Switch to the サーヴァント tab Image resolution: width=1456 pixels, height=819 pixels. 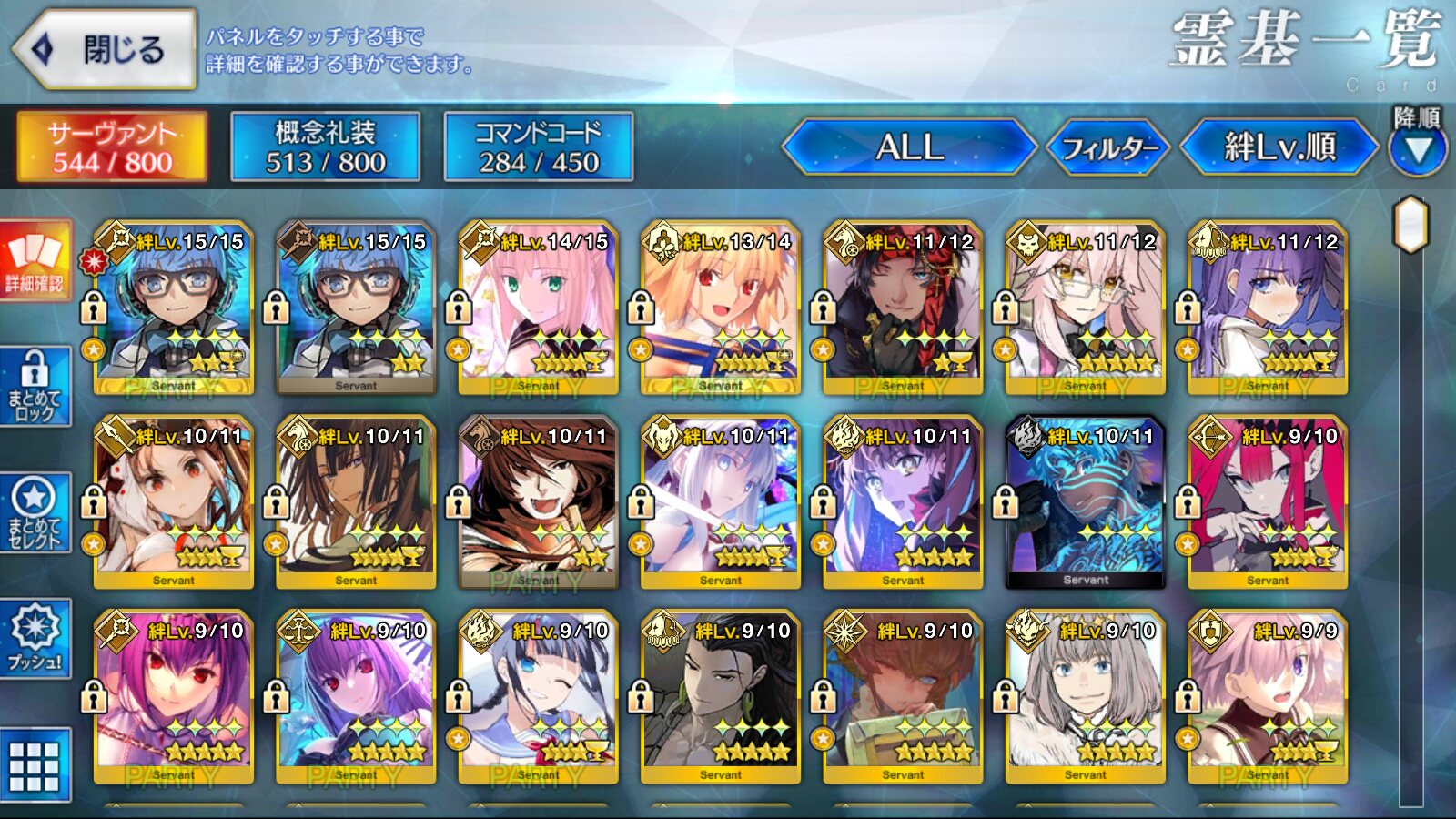click(112, 147)
